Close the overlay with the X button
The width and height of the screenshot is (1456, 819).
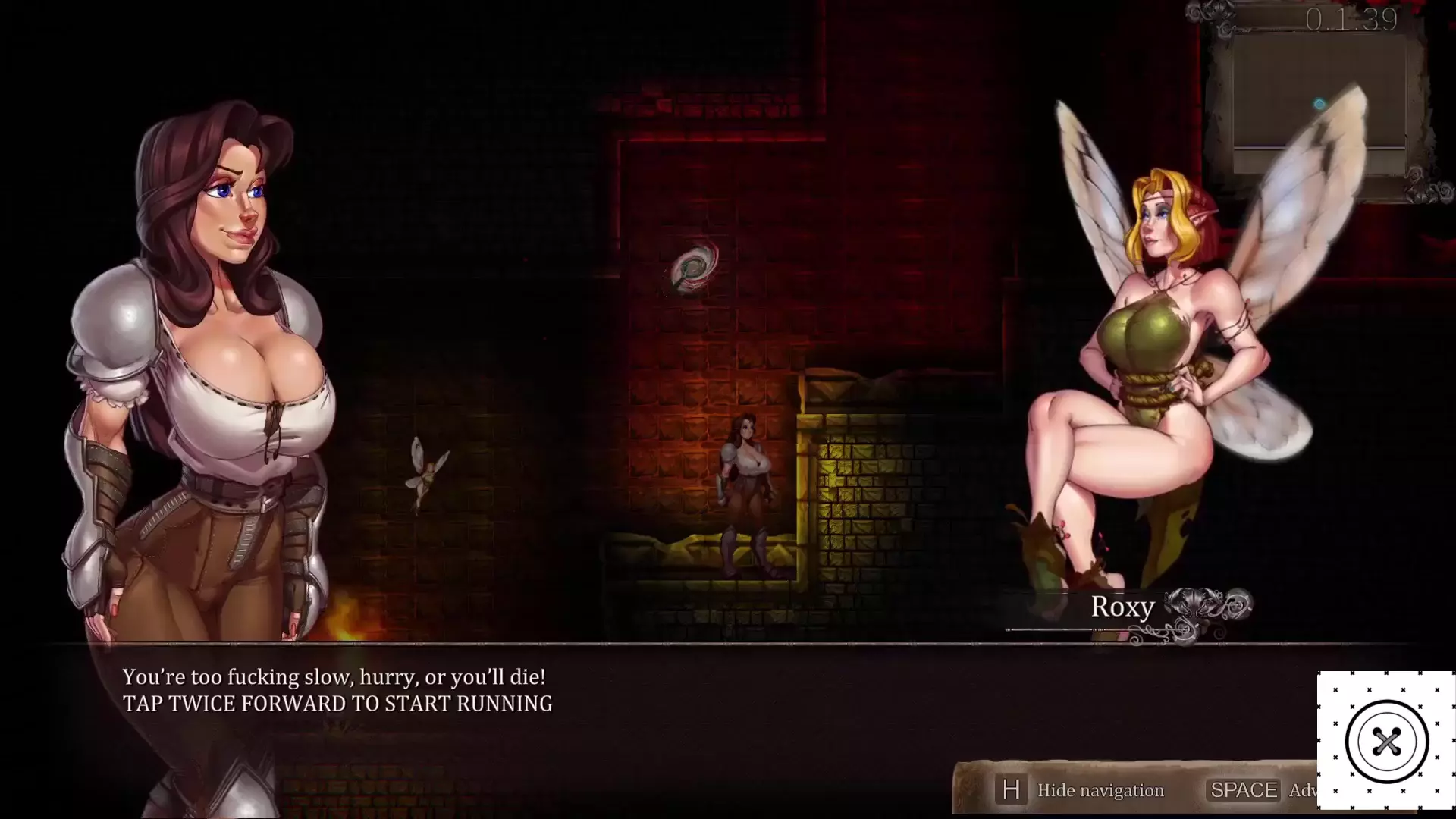1386,742
